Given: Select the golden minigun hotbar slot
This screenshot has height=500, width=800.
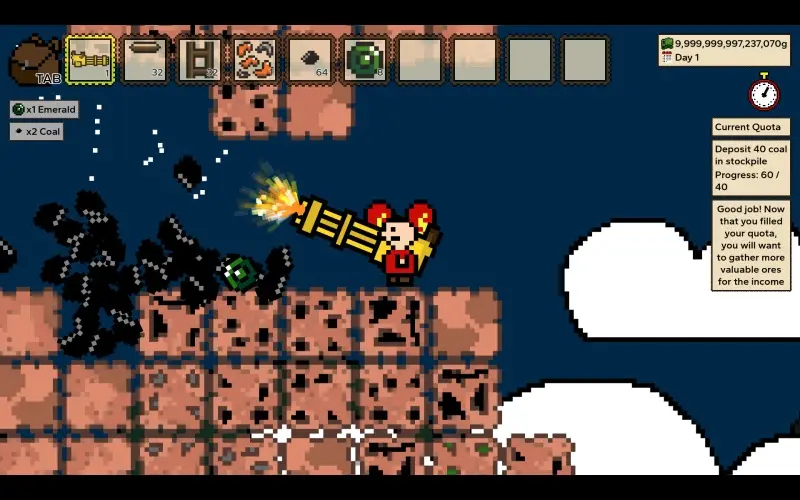Looking at the screenshot, I should pos(89,60).
